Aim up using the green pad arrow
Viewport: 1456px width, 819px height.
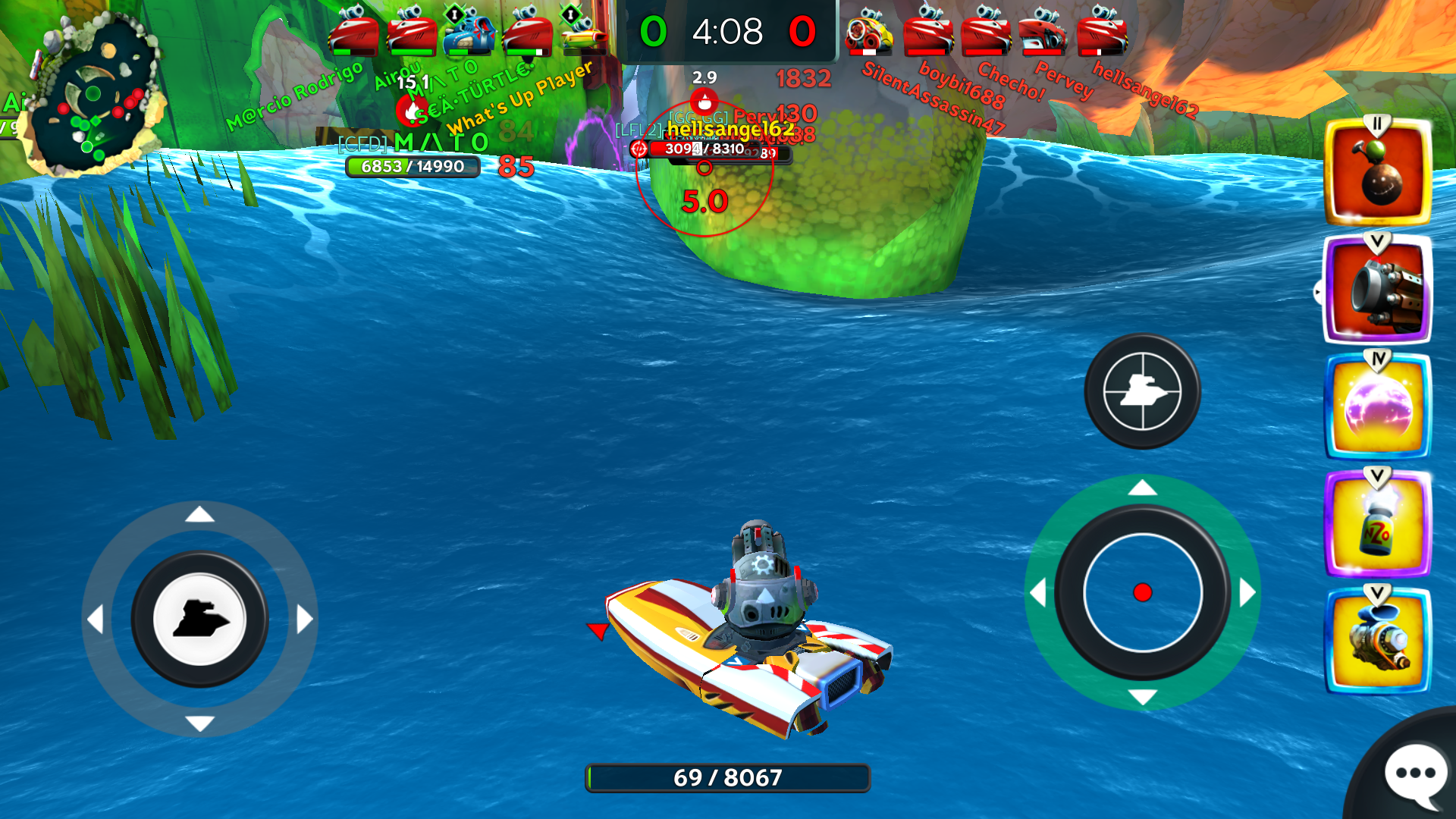click(1142, 488)
